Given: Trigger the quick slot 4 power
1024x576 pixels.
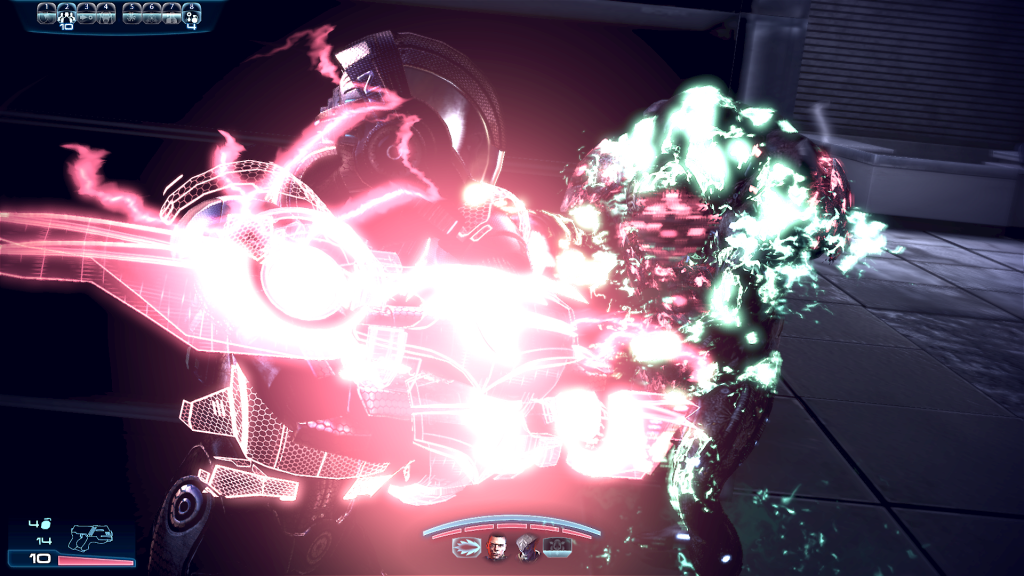Looking at the screenshot, I should pos(106,13).
